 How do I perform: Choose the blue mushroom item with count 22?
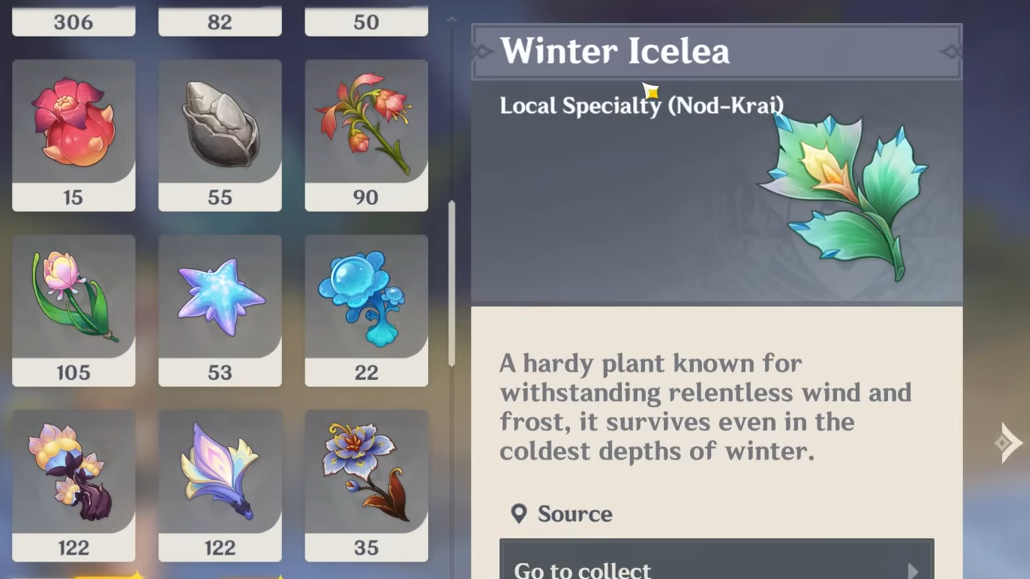point(366,309)
